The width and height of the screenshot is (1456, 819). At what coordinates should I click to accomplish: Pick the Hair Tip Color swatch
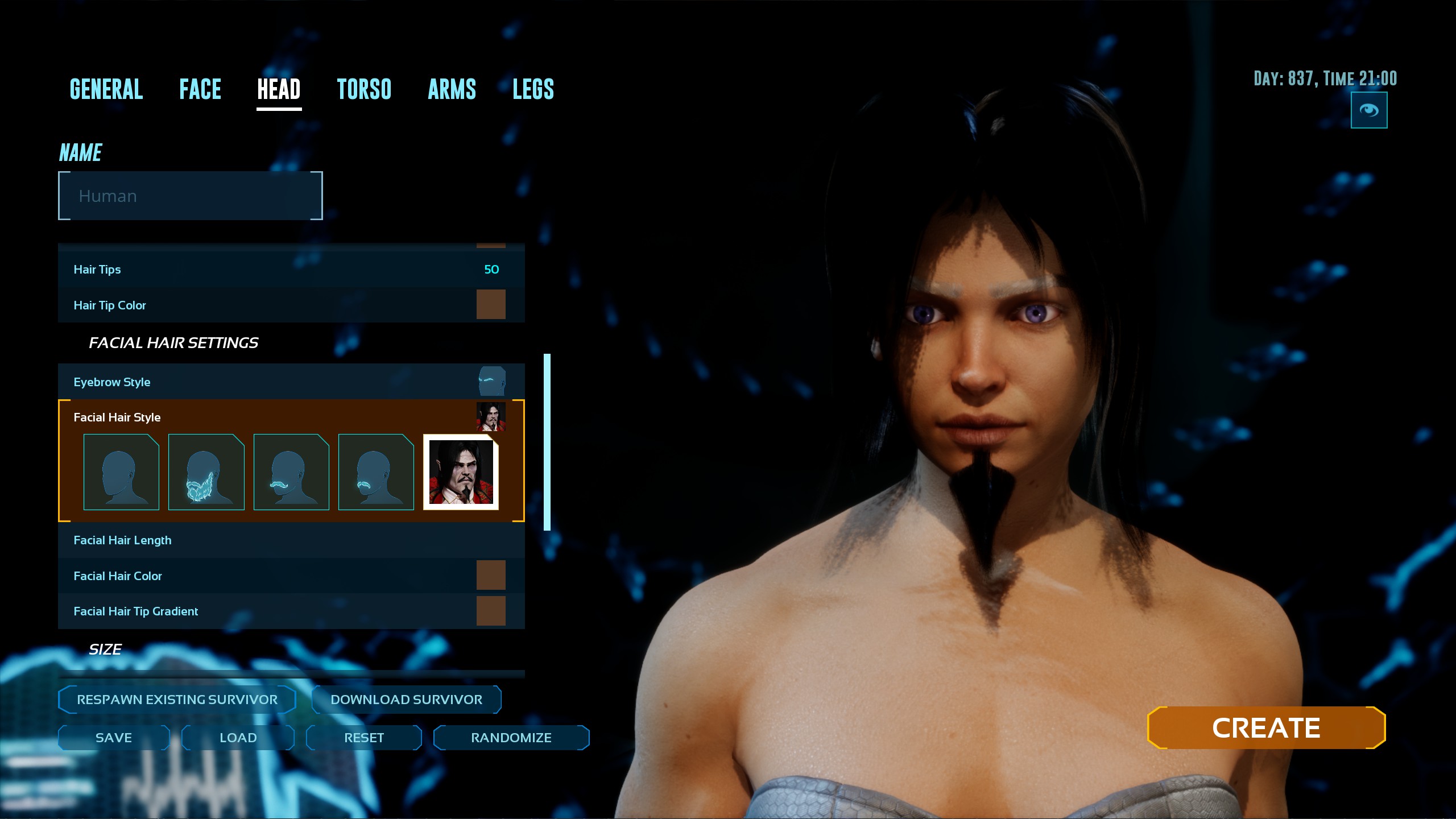click(x=491, y=304)
